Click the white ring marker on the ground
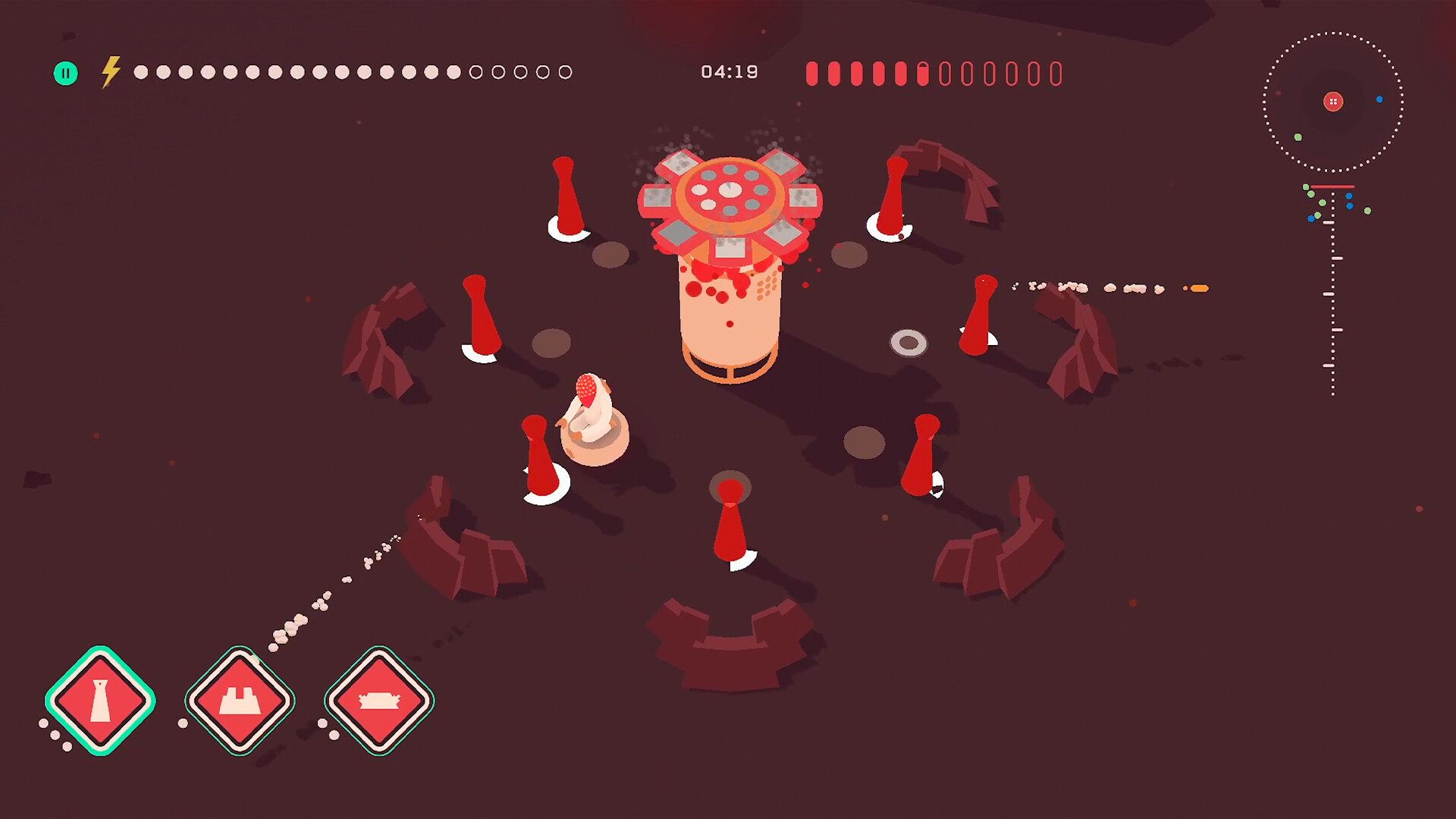The height and width of the screenshot is (819, 1456). [x=908, y=343]
